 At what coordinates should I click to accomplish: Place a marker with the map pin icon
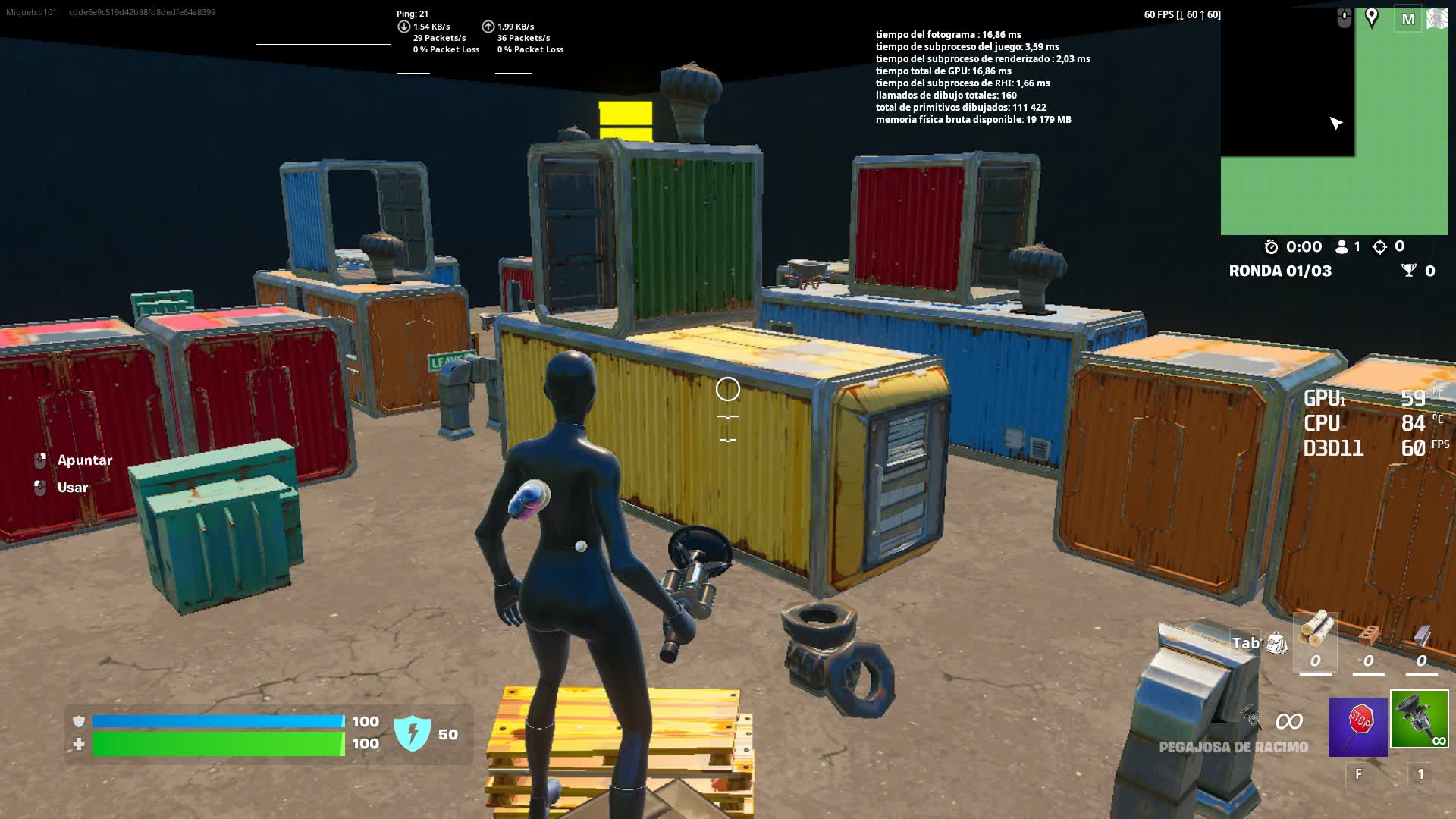[x=1372, y=17]
